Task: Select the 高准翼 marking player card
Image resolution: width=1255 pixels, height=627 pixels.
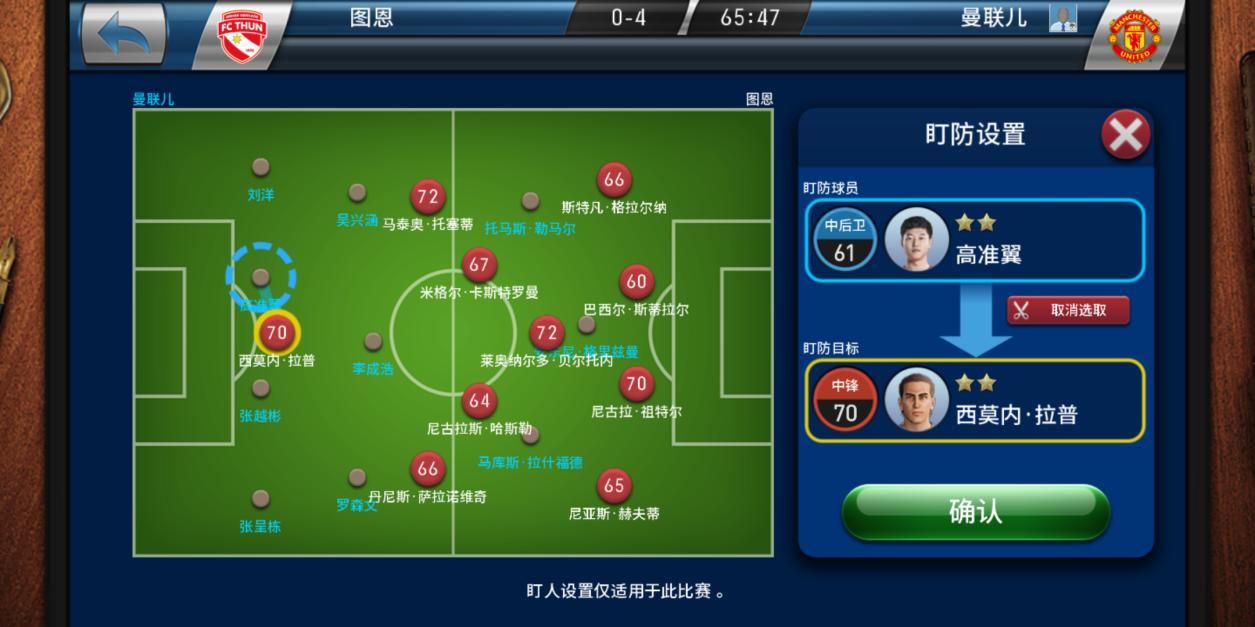Action: (x=975, y=240)
